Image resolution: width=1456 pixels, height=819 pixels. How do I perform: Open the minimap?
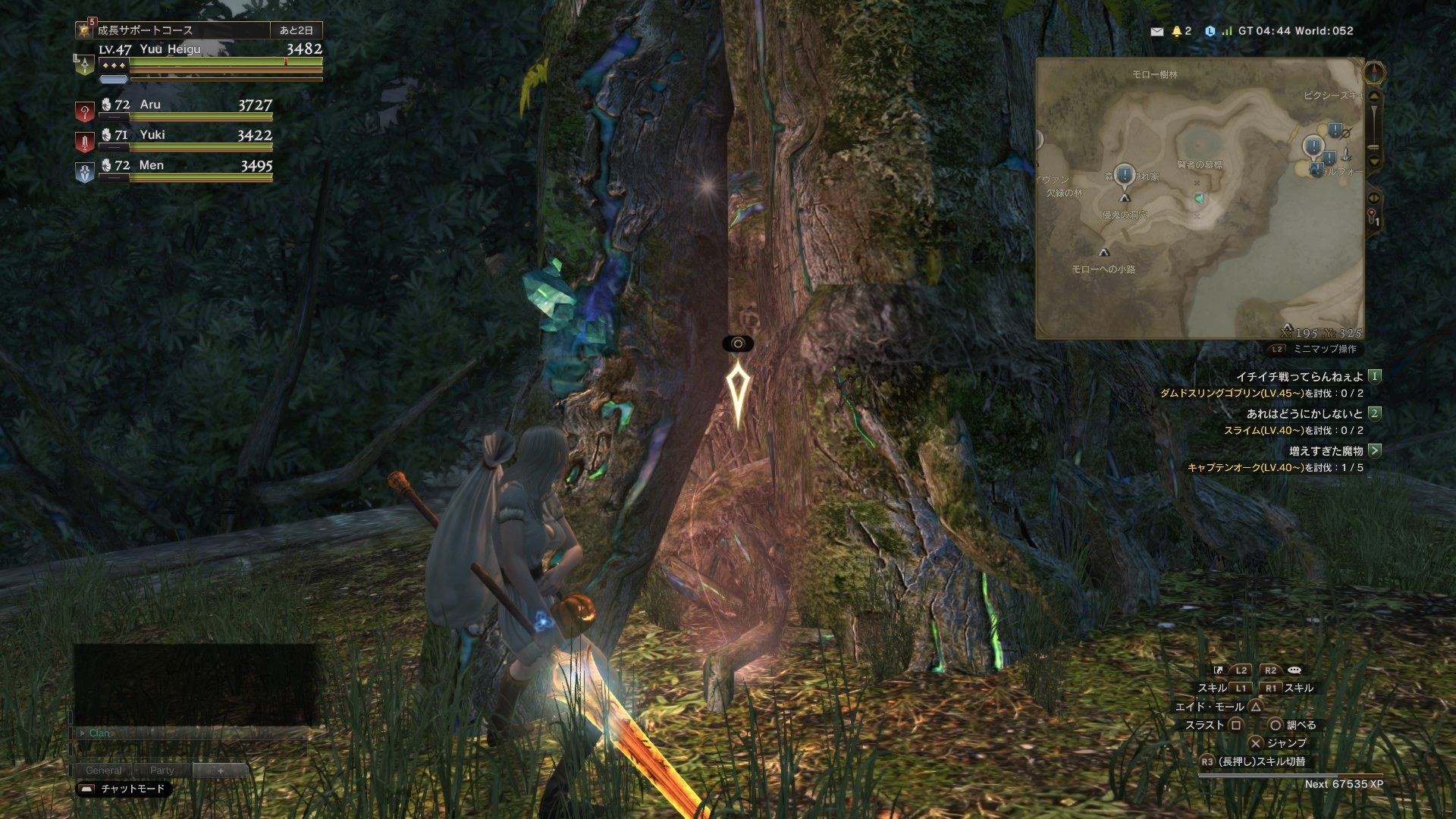coord(1199,198)
